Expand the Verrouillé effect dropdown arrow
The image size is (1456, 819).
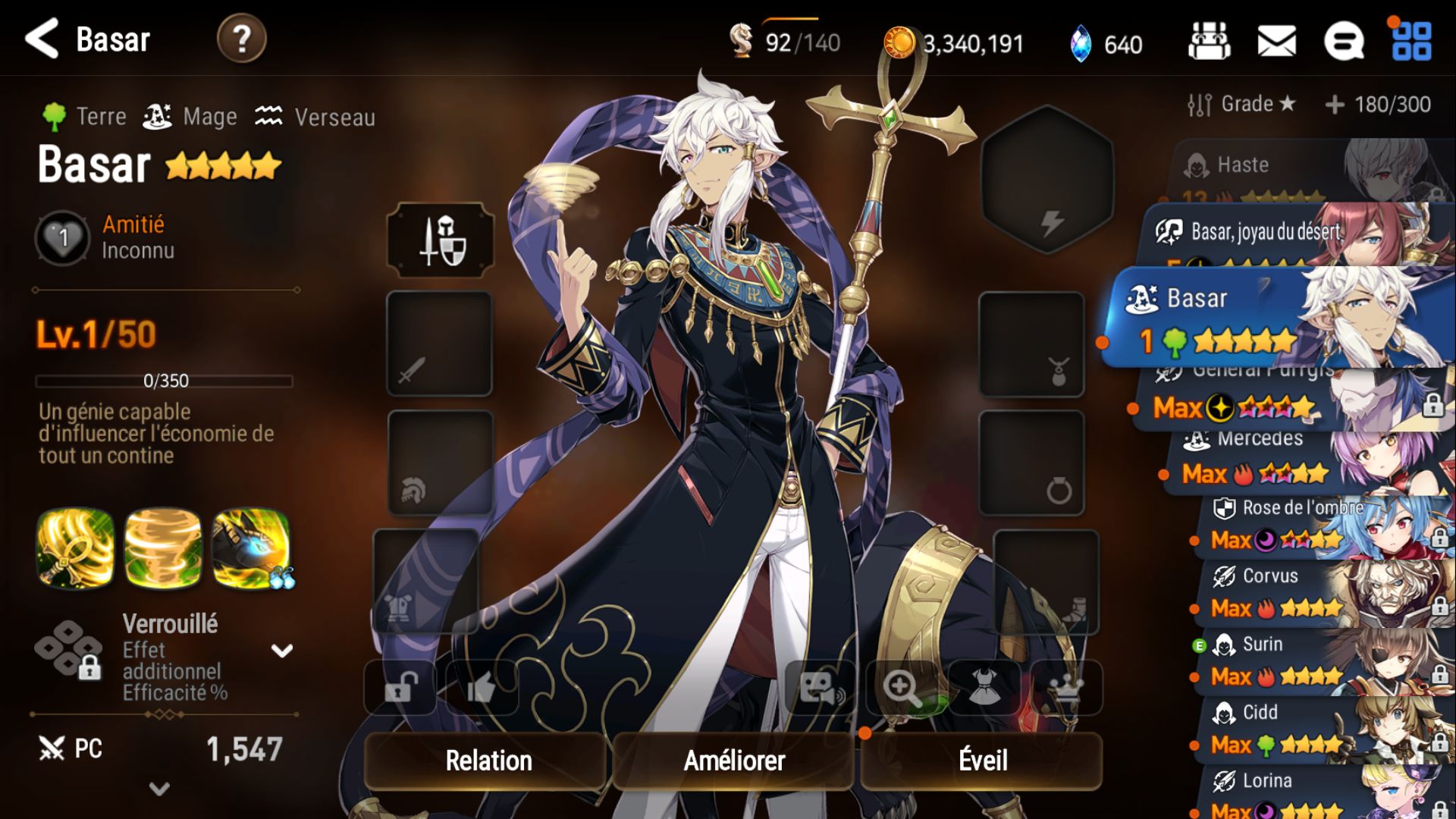pyautogui.click(x=282, y=651)
